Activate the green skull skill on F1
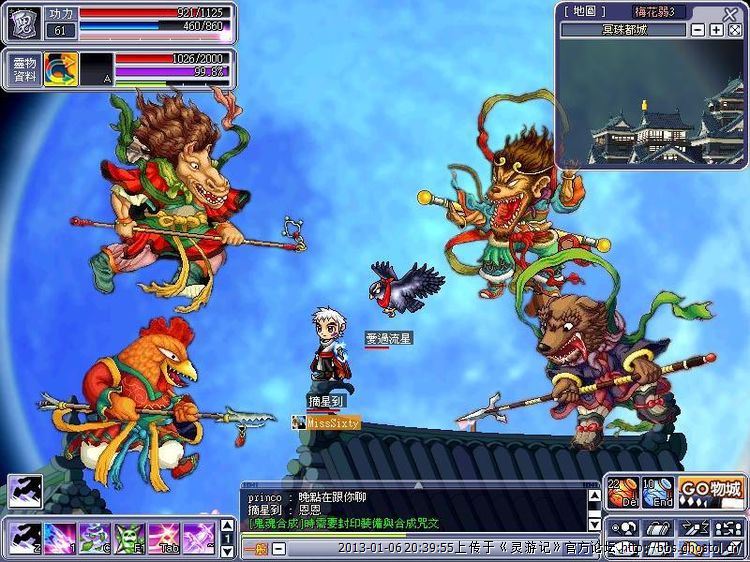Viewport: 750px width, 562px height. (130, 536)
